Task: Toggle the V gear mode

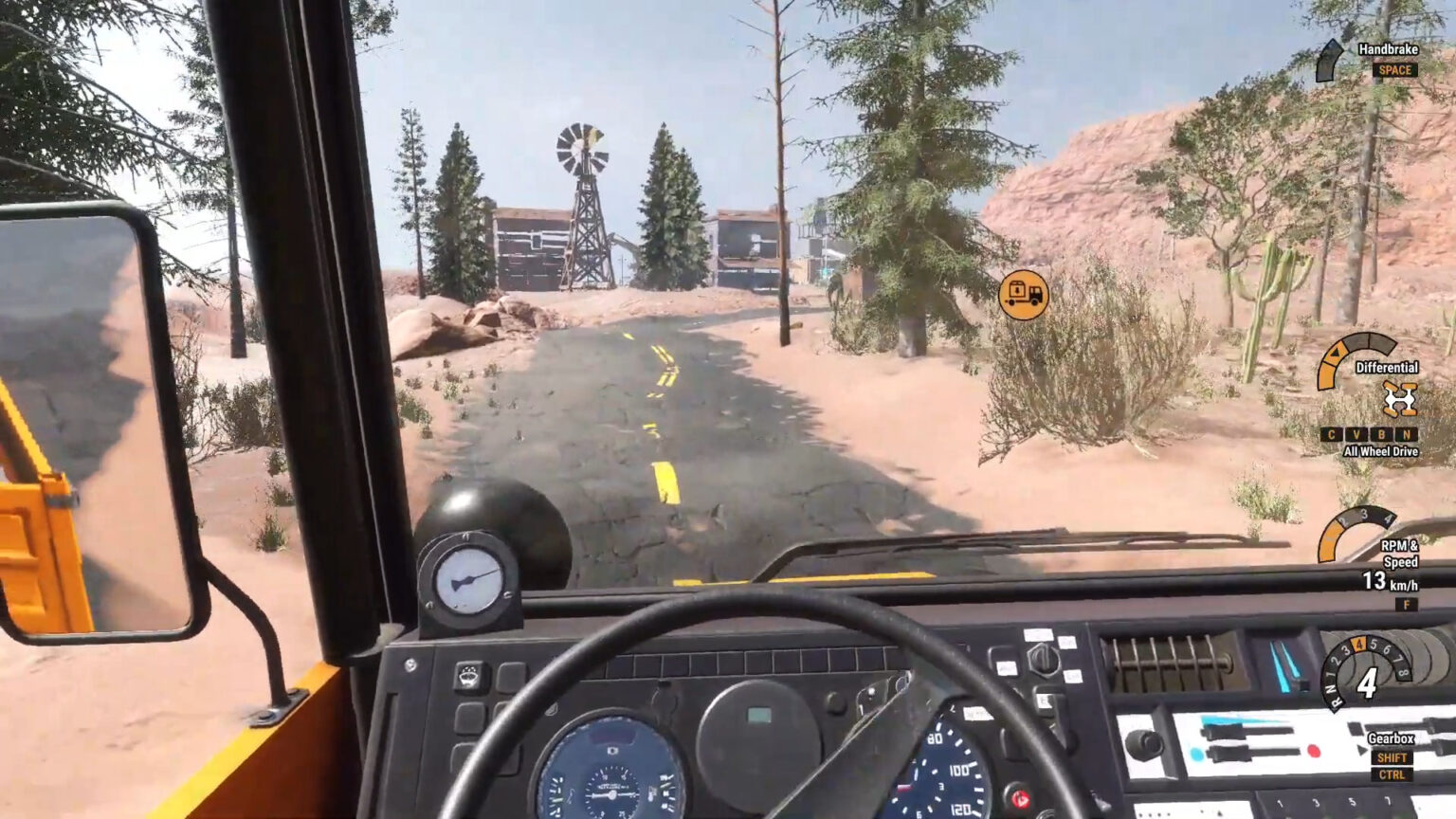Action: point(1356,434)
